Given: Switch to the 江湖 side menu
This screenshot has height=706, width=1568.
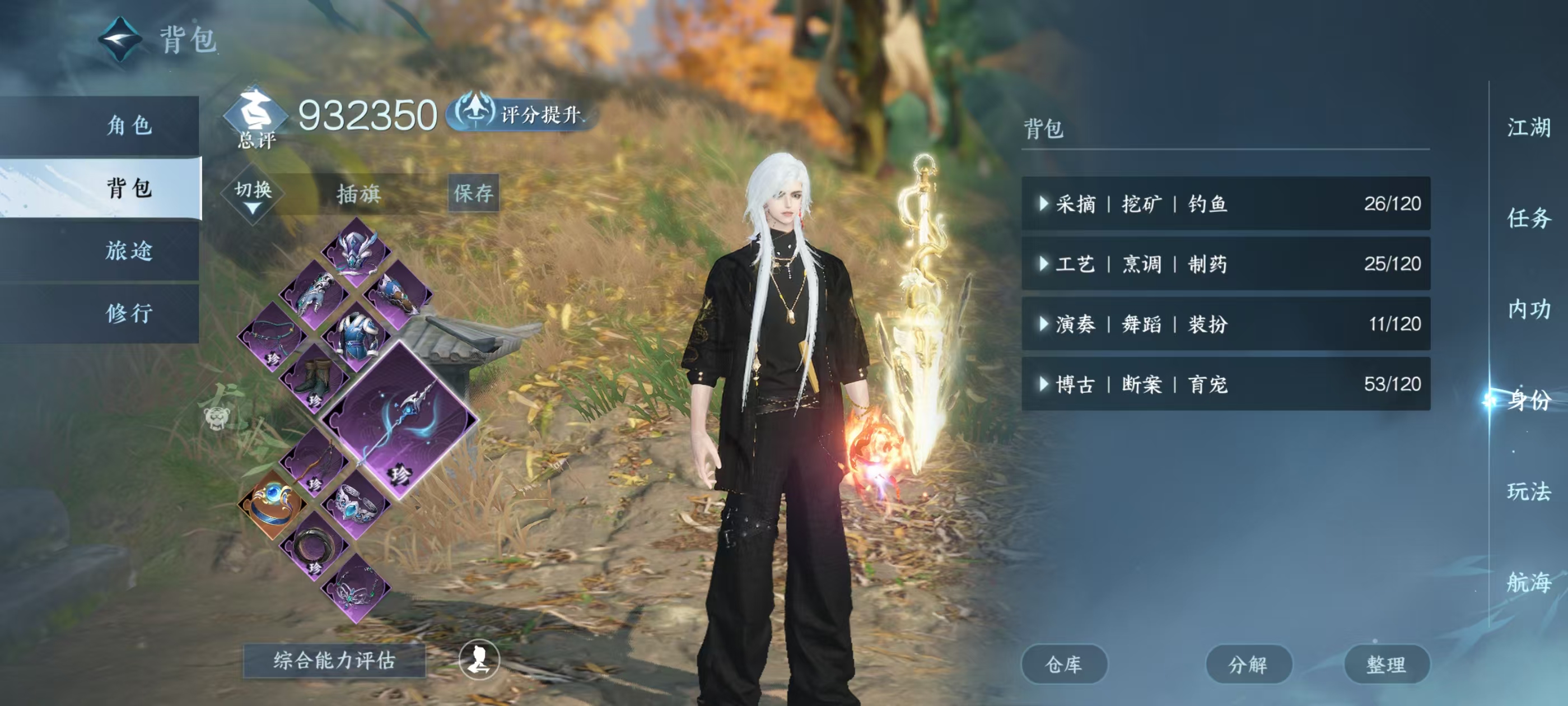Looking at the screenshot, I should (x=1528, y=128).
